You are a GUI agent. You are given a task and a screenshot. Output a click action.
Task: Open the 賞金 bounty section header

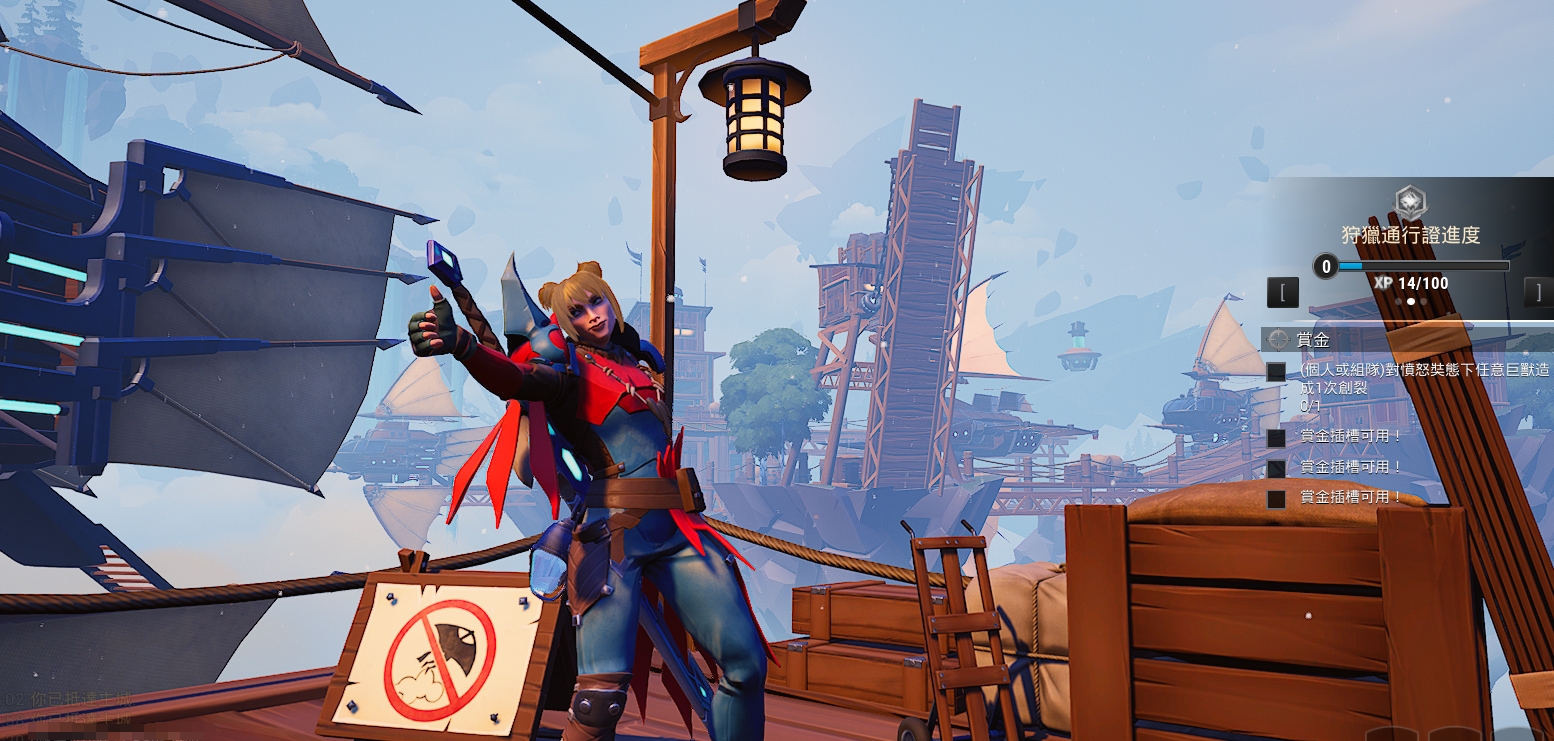(x=1313, y=340)
